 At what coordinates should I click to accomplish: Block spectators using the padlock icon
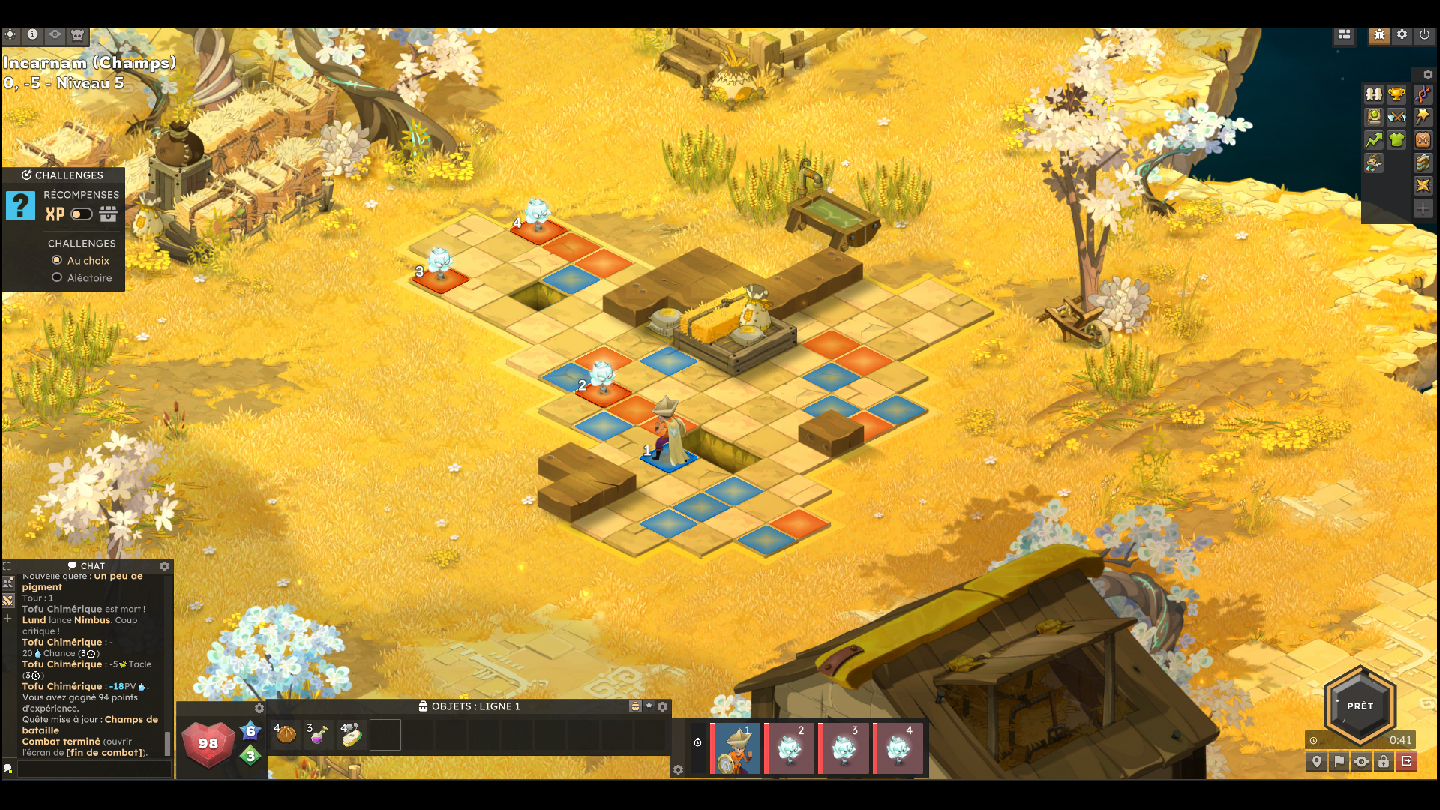pos(1384,761)
